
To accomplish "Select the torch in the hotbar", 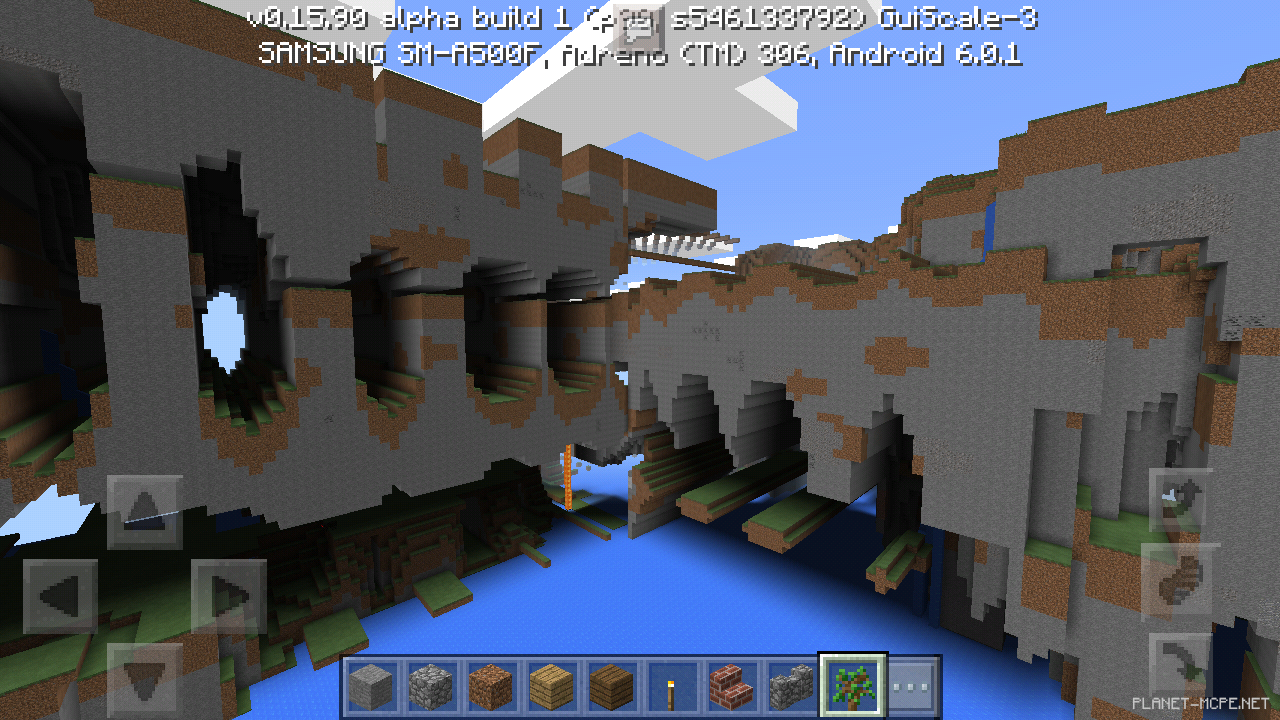I will tap(673, 686).
